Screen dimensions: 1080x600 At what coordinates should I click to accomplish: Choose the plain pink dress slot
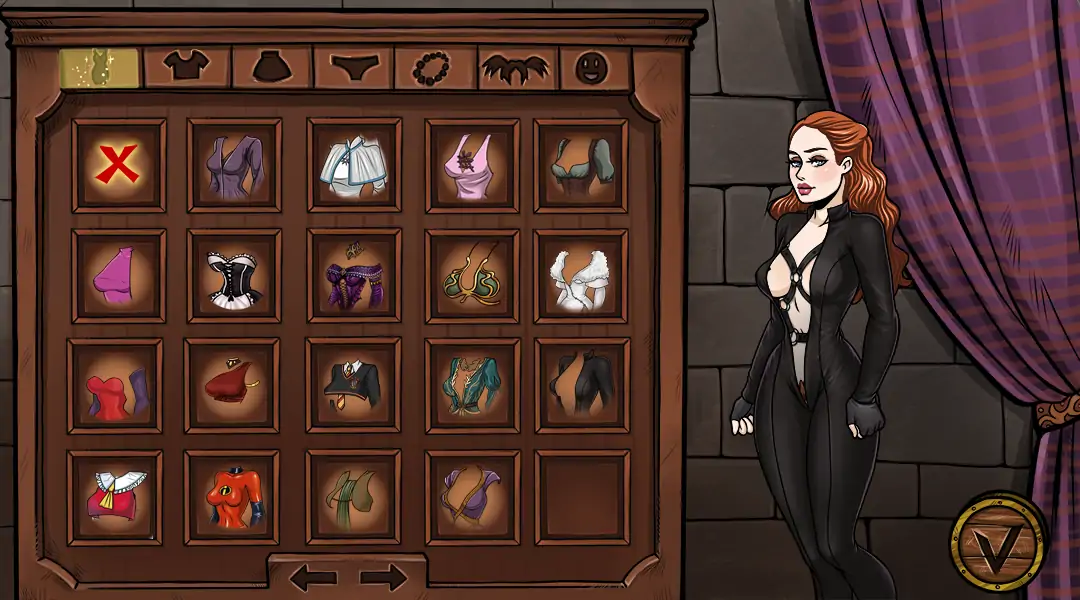tap(119, 276)
